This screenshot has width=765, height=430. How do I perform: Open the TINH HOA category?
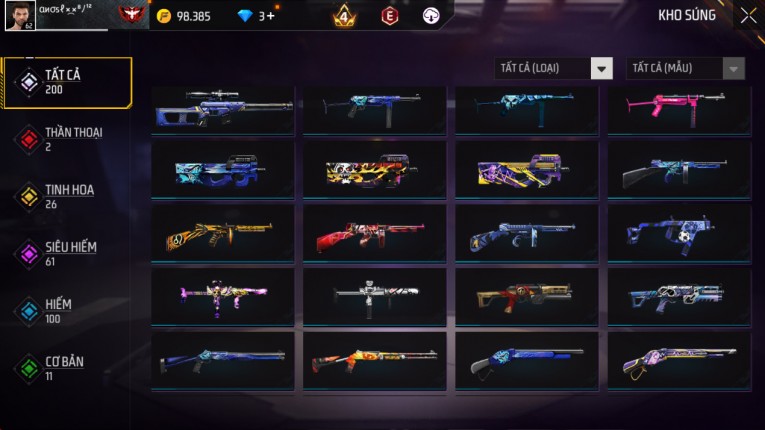[67, 196]
